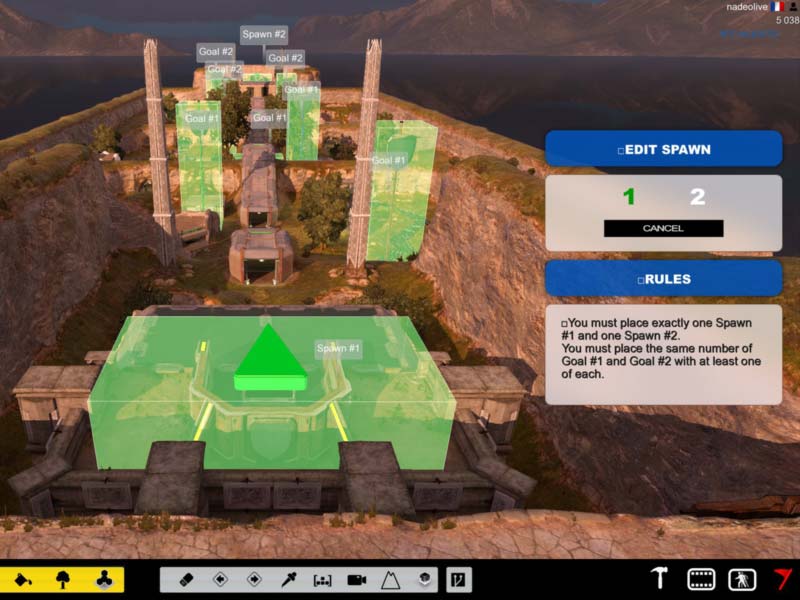Screen dimensions: 800x600
Task: Toggle the highlighted square icon at toolbar end
Action: coord(458,579)
